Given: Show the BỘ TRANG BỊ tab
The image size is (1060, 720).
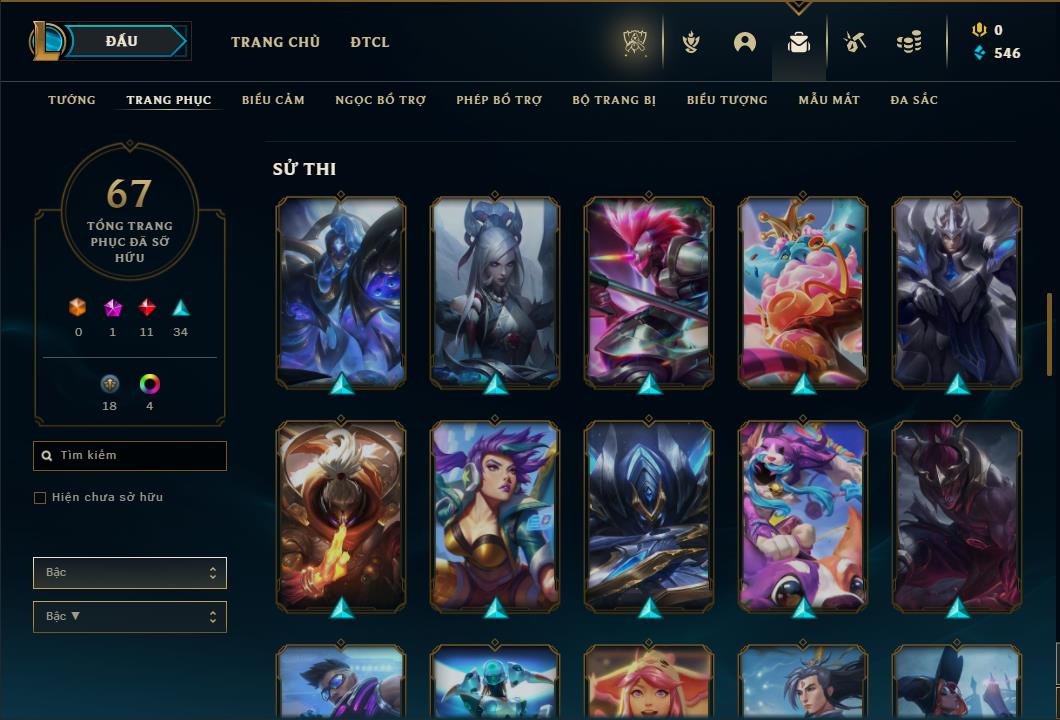Looking at the screenshot, I should click(614, 100).
